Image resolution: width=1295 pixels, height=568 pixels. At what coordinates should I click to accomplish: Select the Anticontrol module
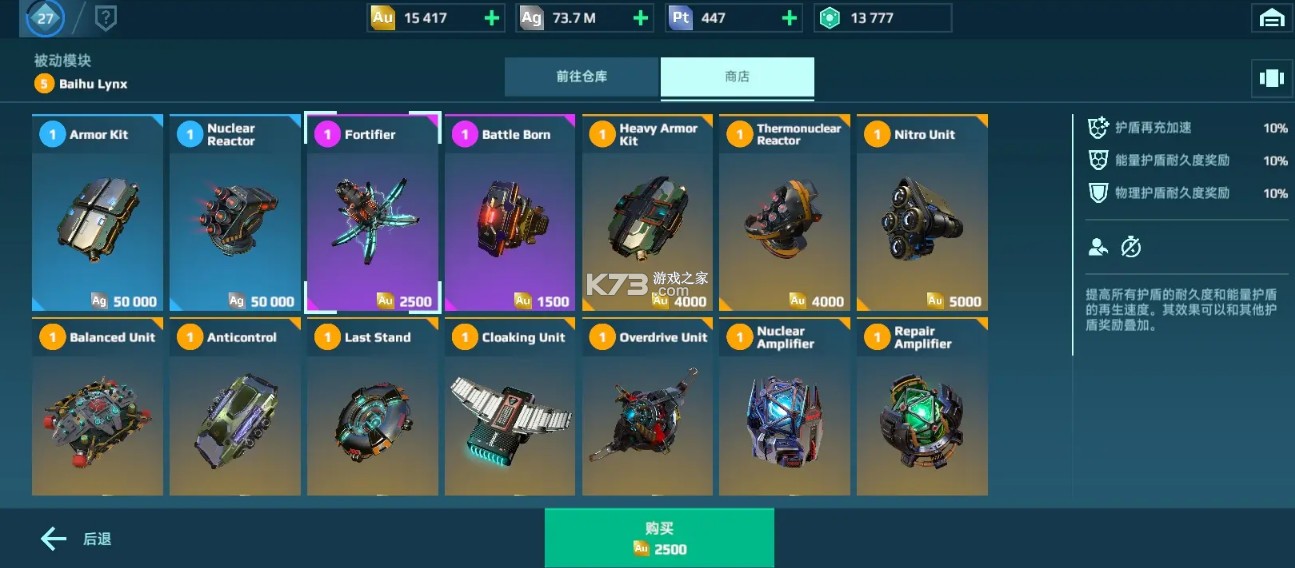click(x=235, y=408)
